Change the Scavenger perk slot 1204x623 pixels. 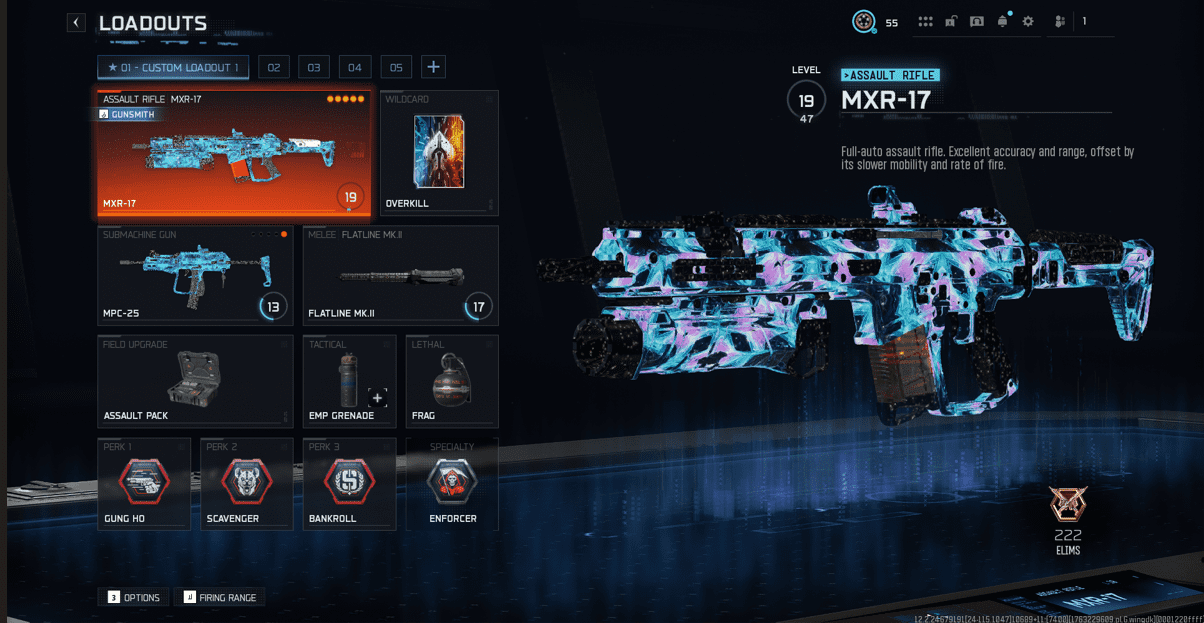click(246, 484)
